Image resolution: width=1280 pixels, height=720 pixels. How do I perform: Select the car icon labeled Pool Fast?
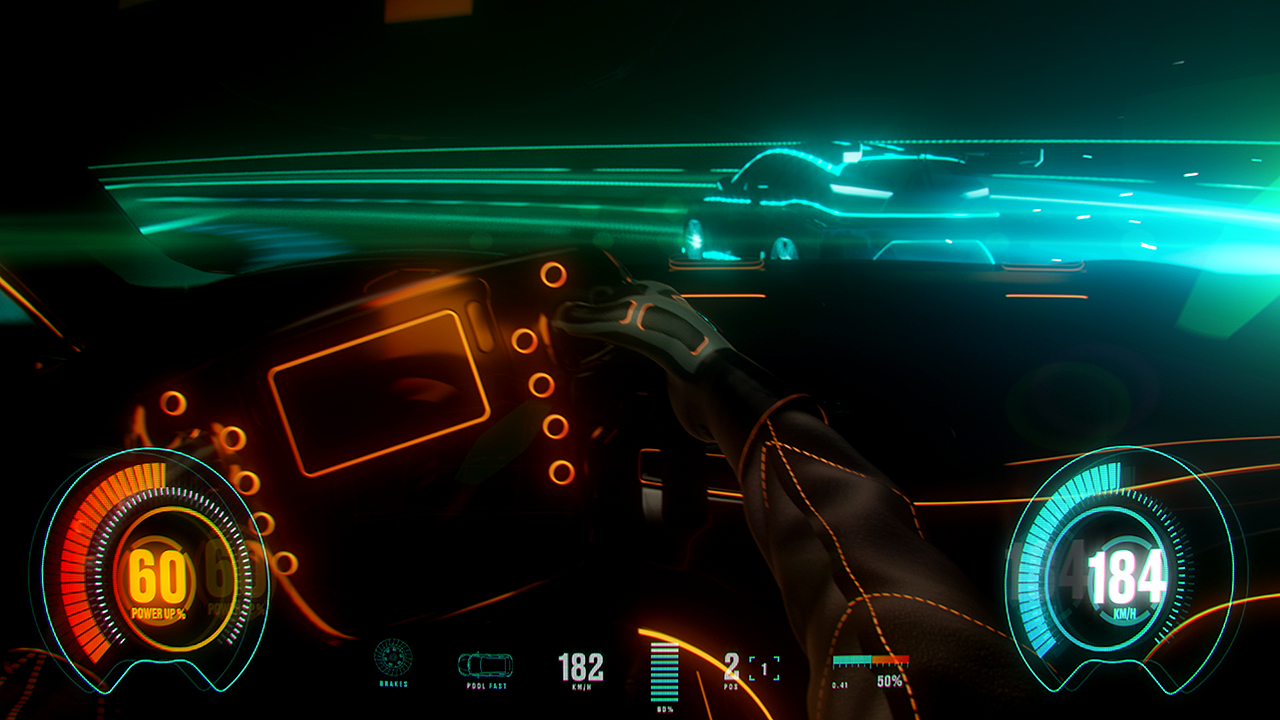pyautogui.click(x=485, y=664)
